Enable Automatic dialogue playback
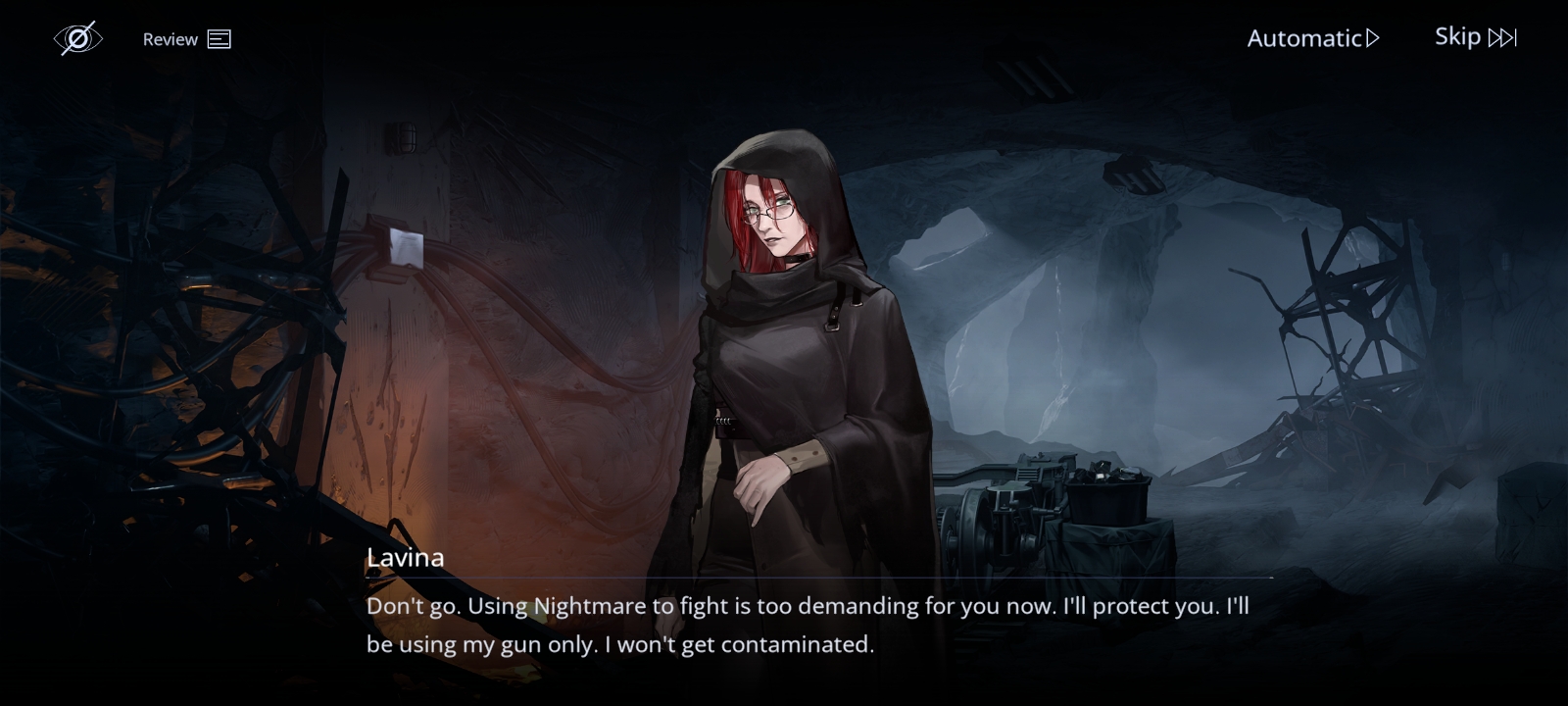The height and width of the screenshot is (706, 1568). 1312,38
